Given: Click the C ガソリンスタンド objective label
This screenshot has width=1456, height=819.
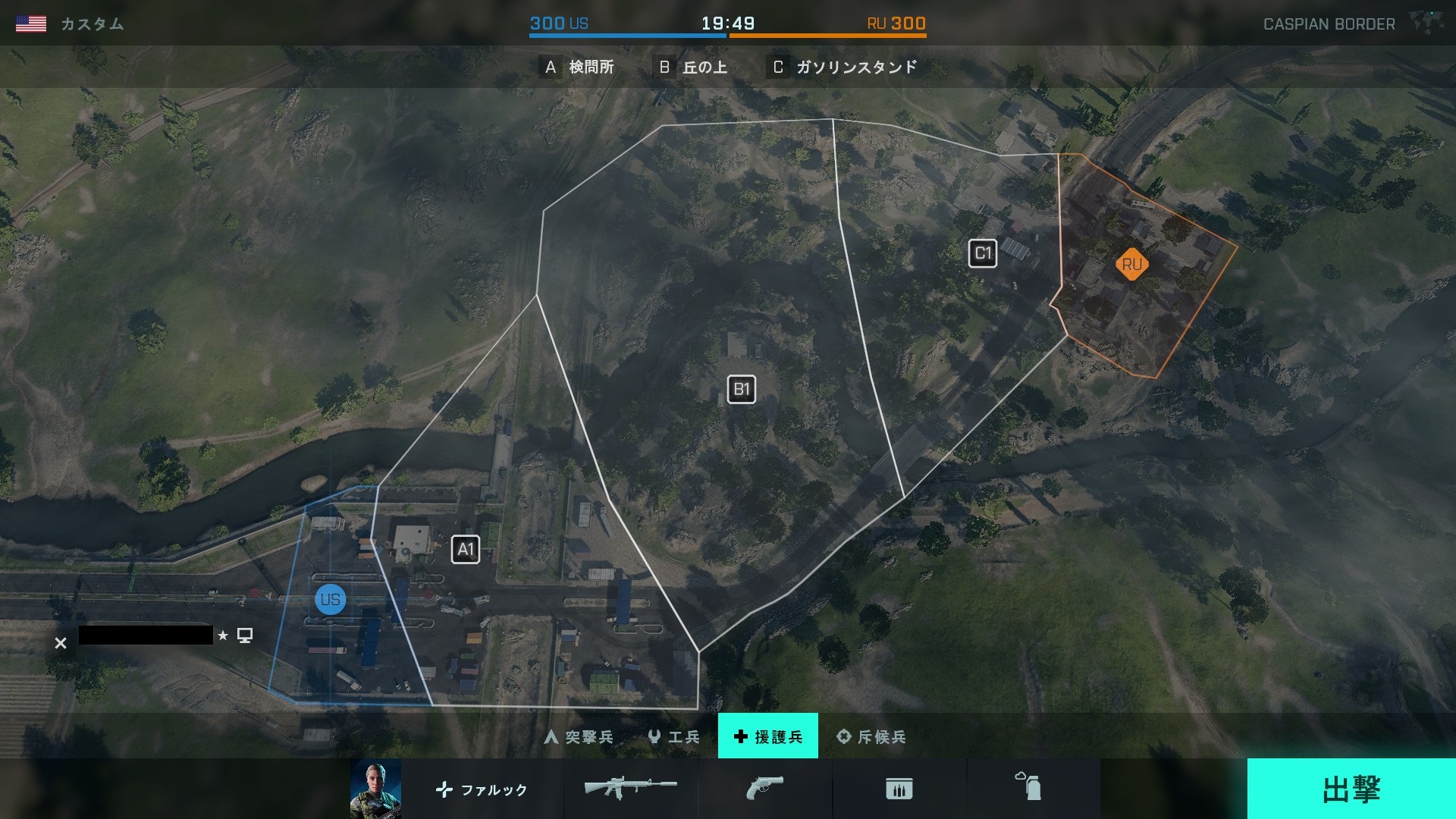Looking at the screenshot, I should [844, 67].
